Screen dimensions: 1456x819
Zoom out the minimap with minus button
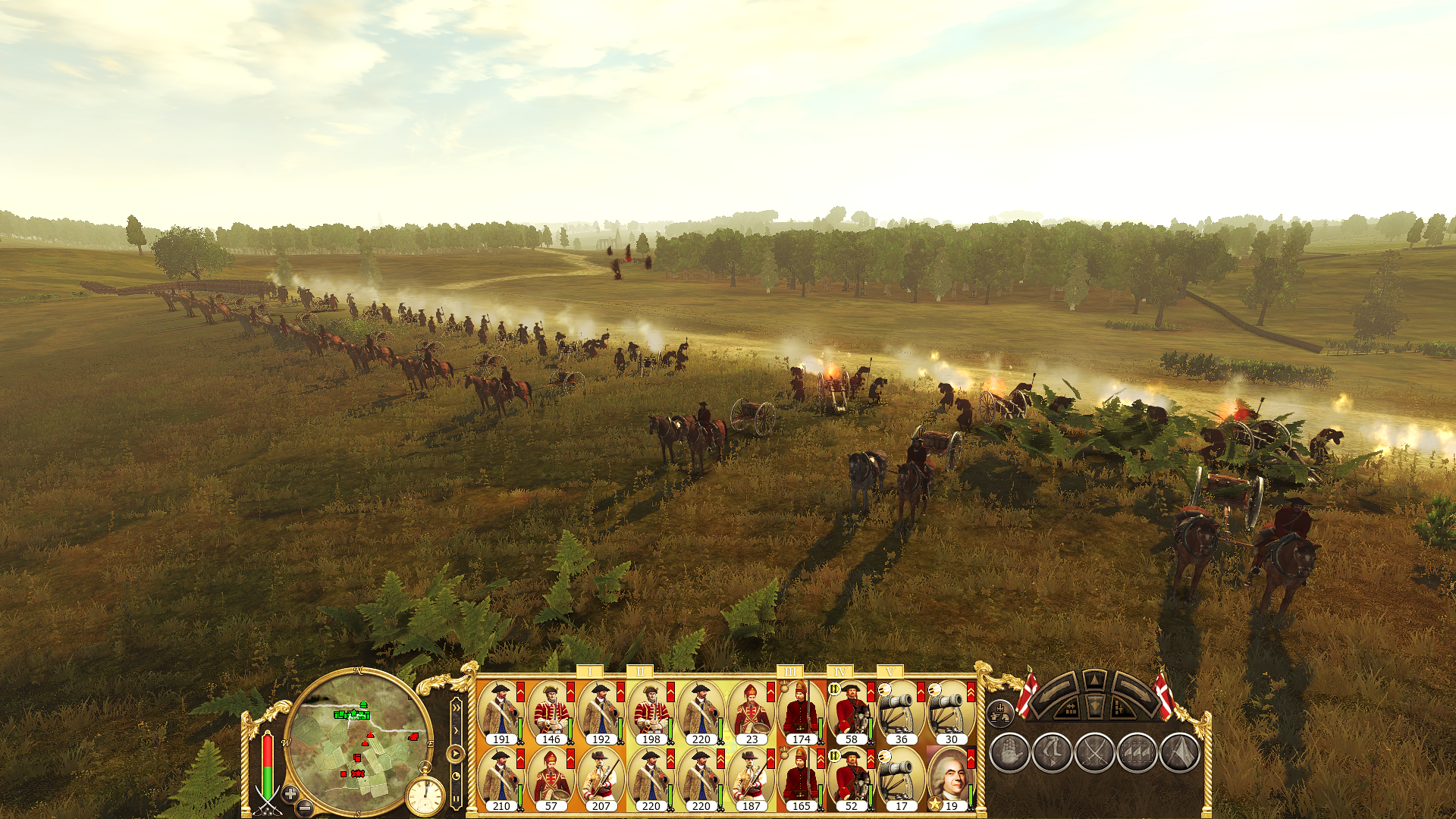(x=304, y=808)
